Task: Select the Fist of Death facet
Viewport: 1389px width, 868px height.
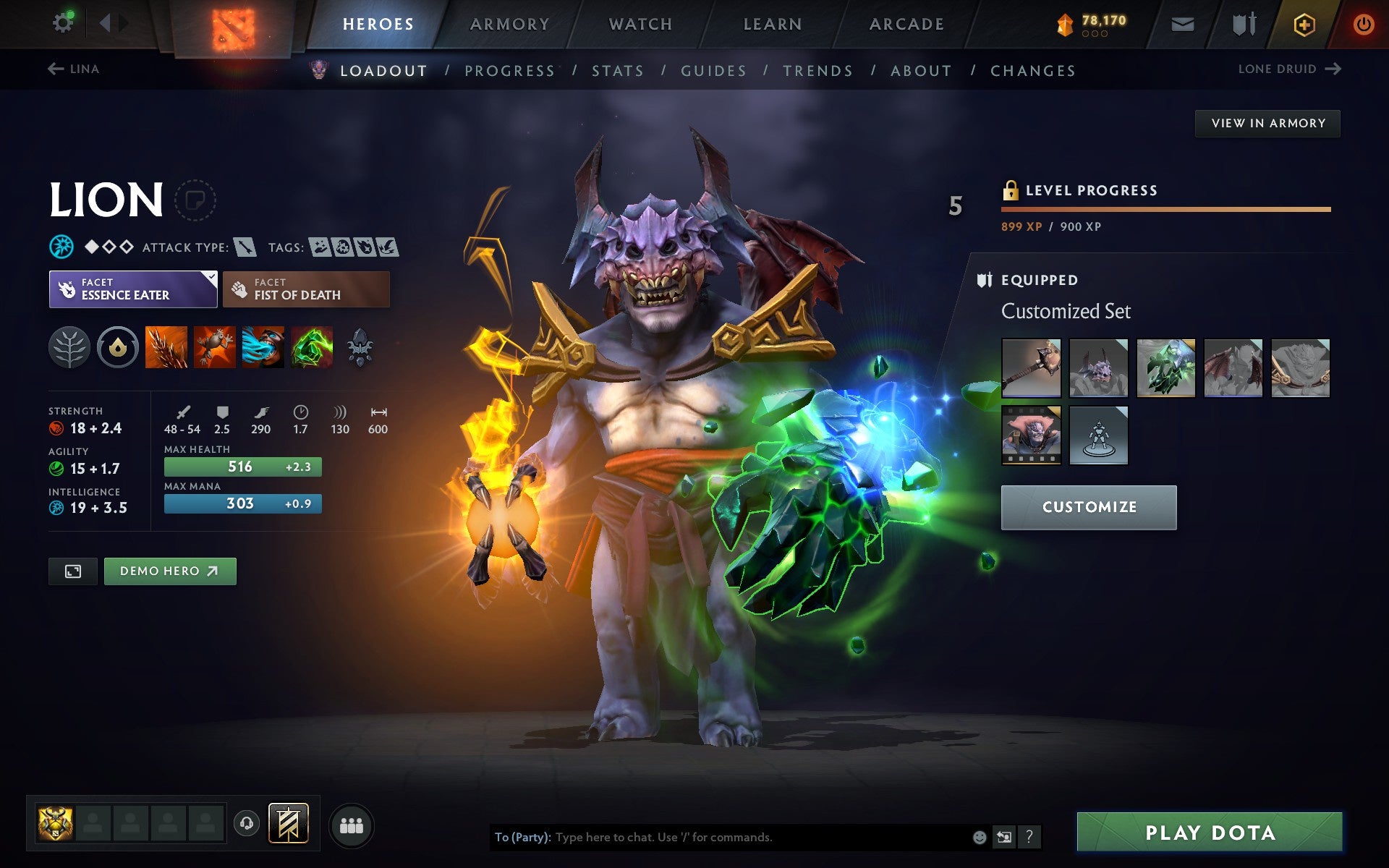Action: (x=305, y=289)
